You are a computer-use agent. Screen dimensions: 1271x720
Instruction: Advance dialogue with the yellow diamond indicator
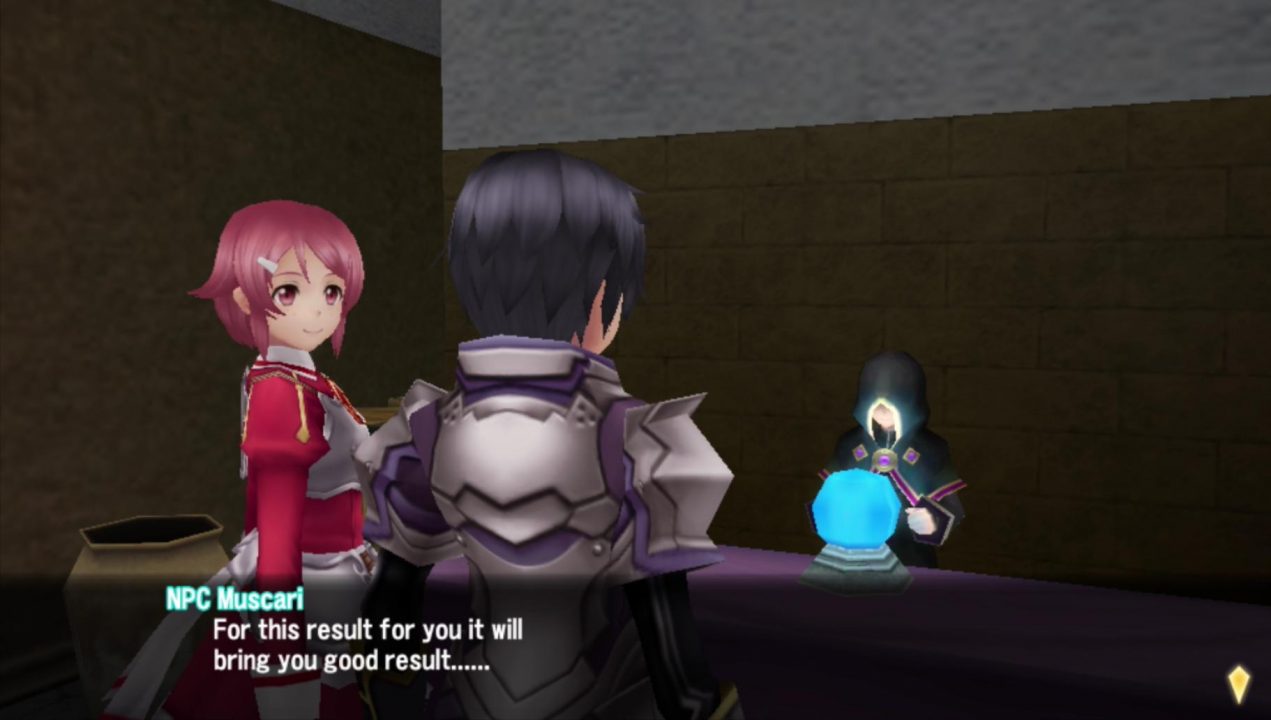point(1238,685)
